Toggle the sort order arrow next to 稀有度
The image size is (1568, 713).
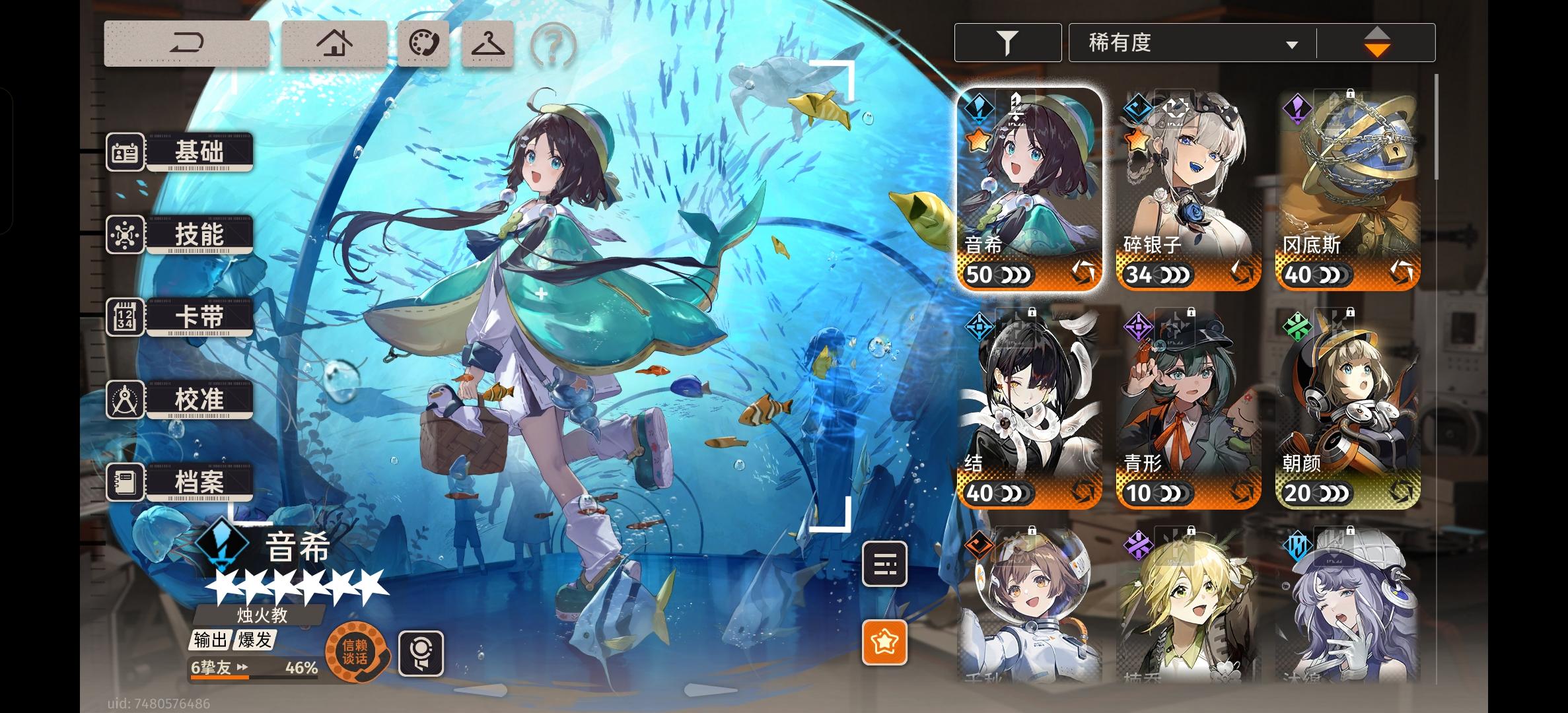pos(1376,42)
